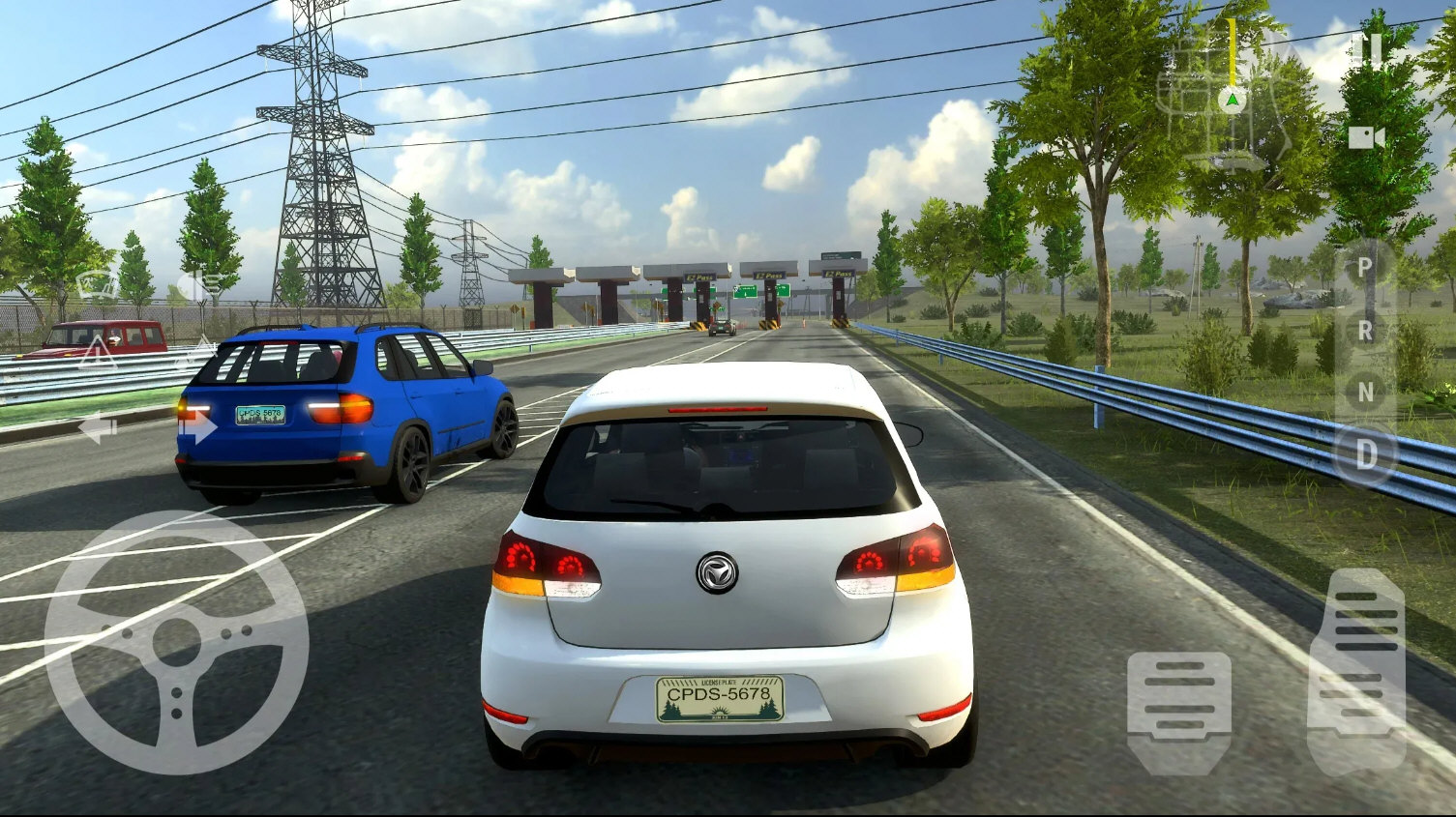Switch the camera view
1456x817 pixels.
pyautogui.click(x=1366, y=137)
